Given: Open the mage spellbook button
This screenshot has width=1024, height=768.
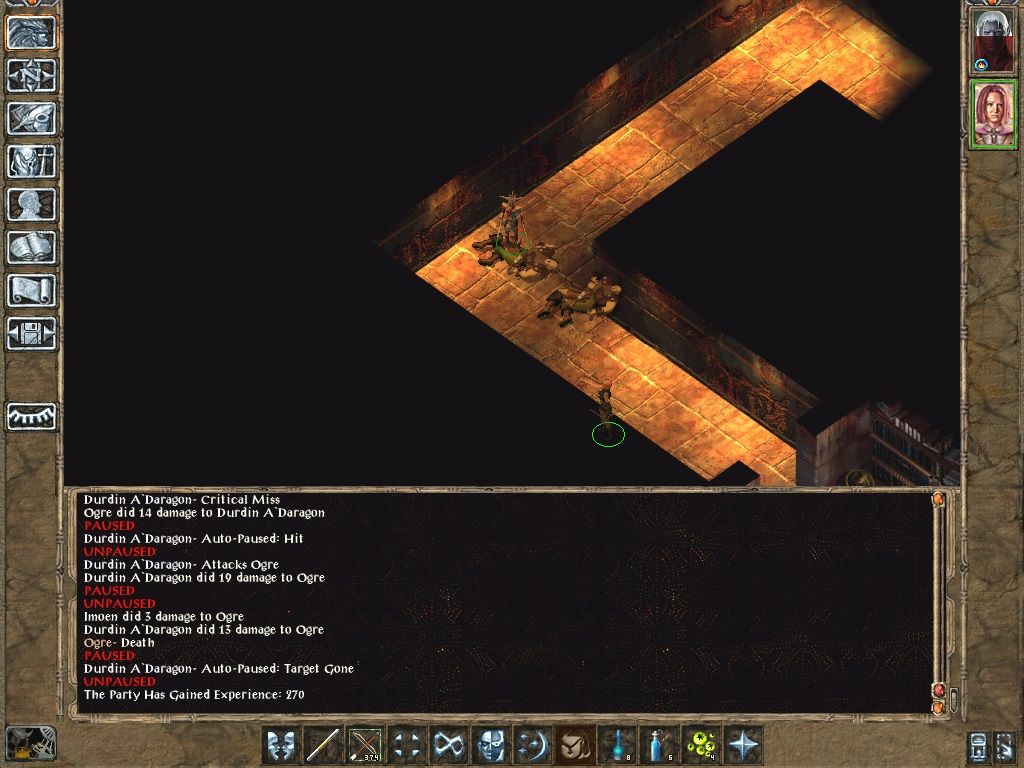Looking at the screenshot, I should pyautogui.click(x=32, y=247).
